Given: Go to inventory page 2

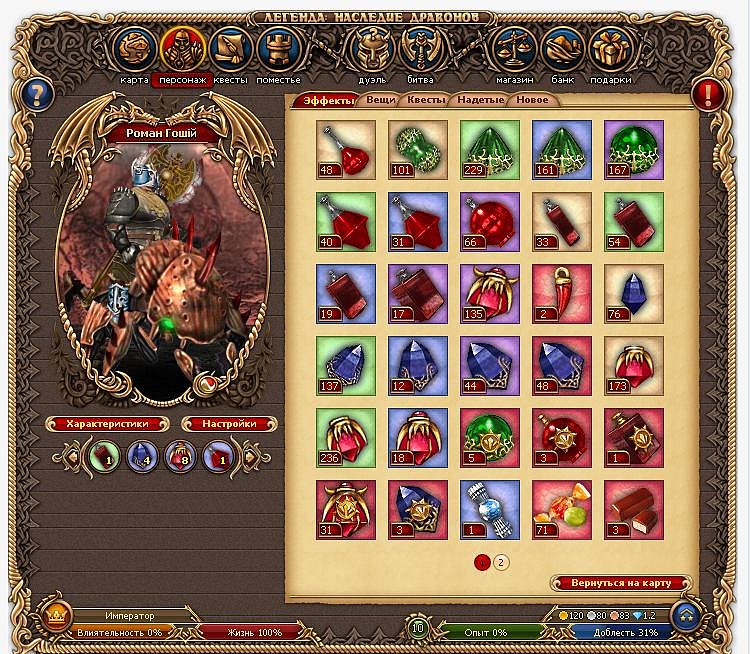Looking at the screenshot, I should tap(502, 561).
